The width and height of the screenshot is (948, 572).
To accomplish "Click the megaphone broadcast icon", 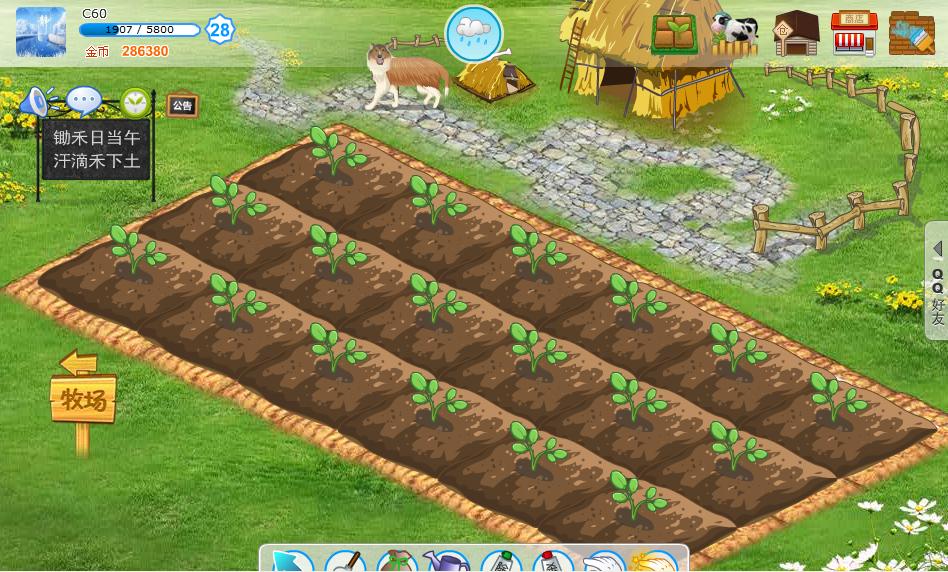I will click(x=35, y=101).
